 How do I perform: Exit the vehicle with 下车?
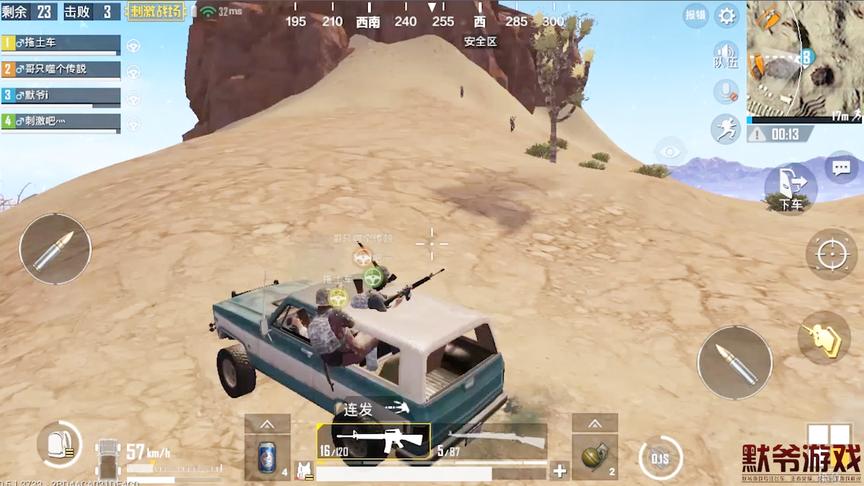tap(790, 187)
